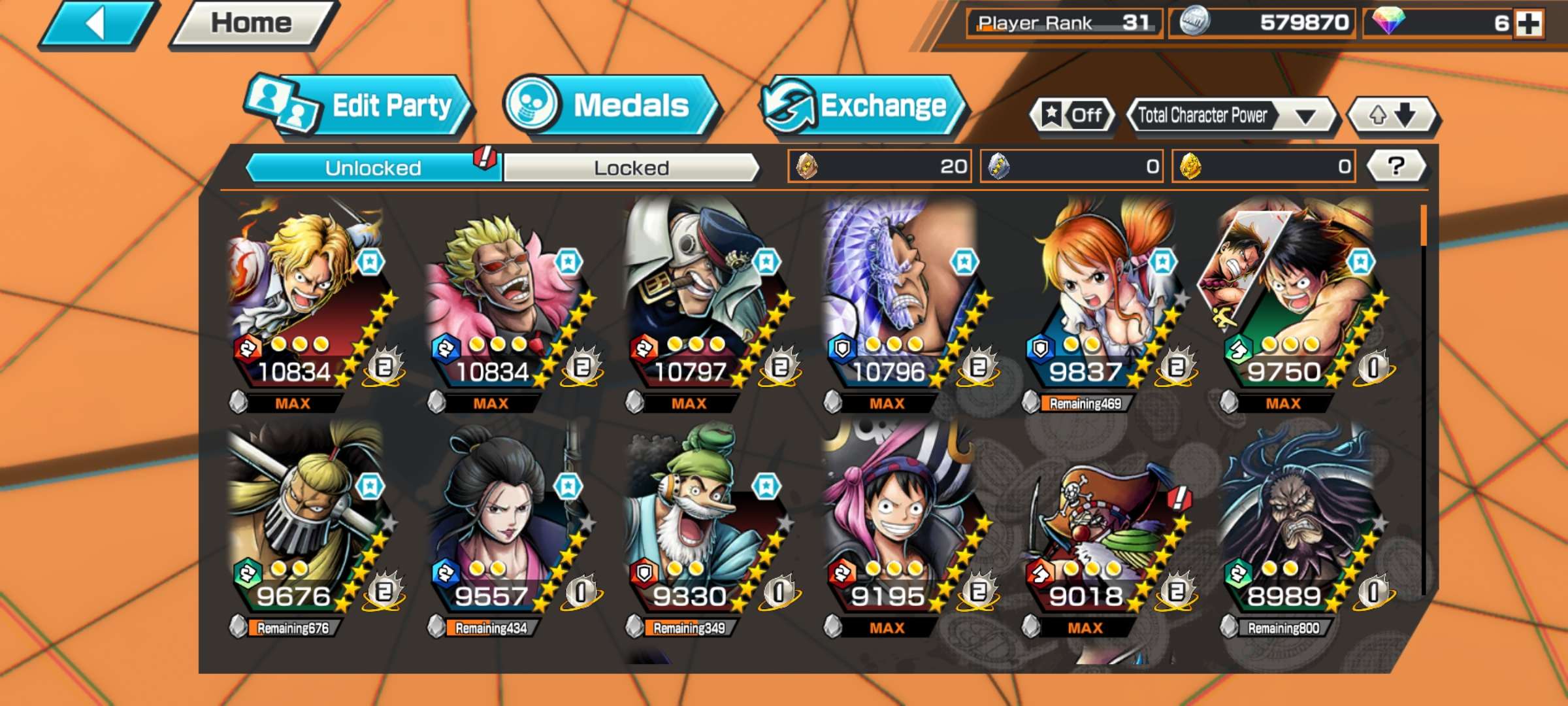Show help with the question mark button

point(1396,166)
